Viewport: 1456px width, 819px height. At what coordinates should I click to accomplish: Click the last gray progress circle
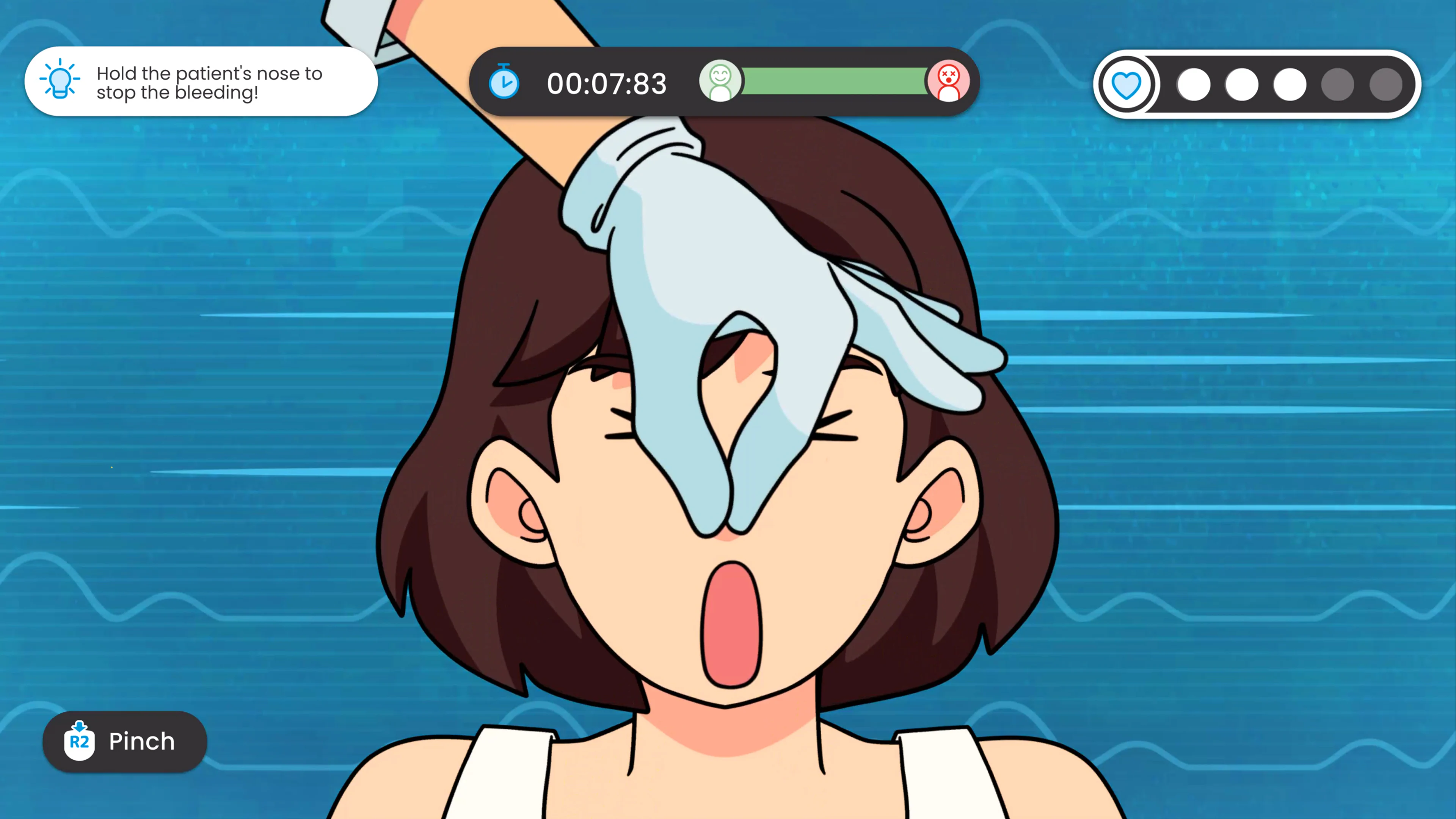(x=1387, y=85)
